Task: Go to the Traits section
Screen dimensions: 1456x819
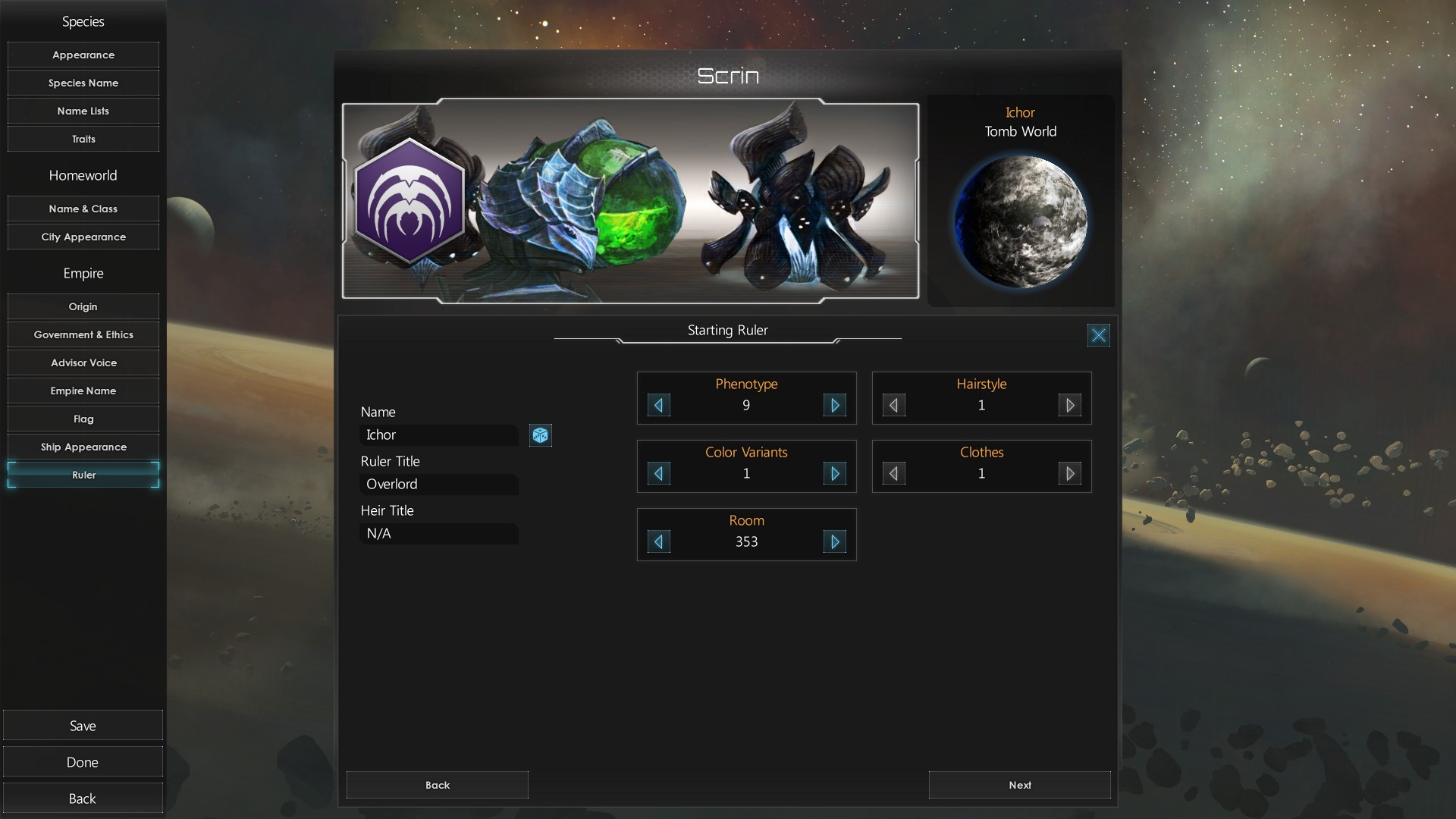Action: click(x=83, y=139)
